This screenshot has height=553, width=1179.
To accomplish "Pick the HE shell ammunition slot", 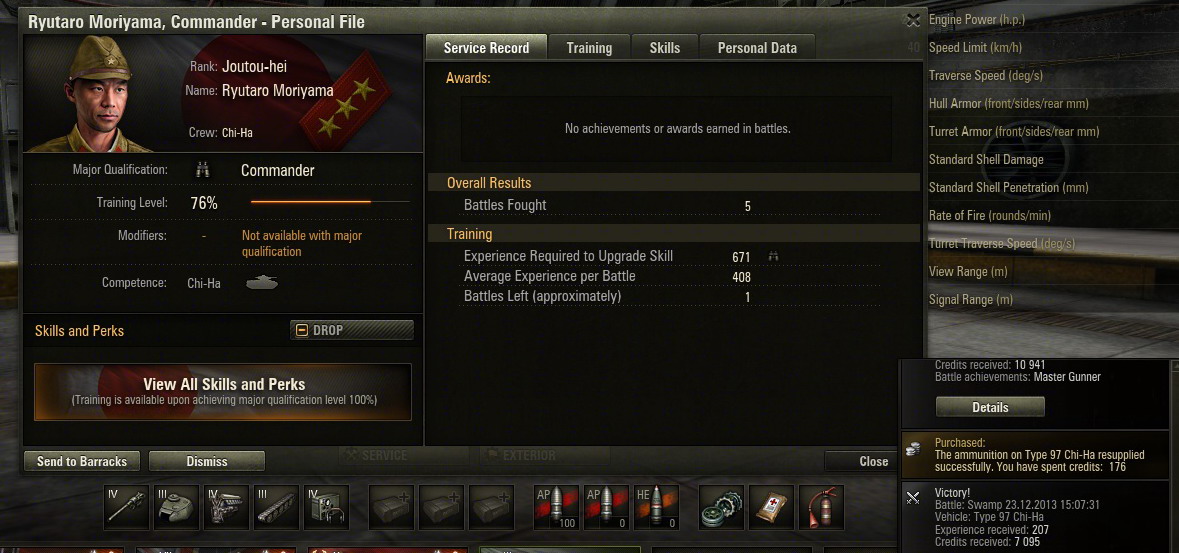I will click(x=654, y=507).
